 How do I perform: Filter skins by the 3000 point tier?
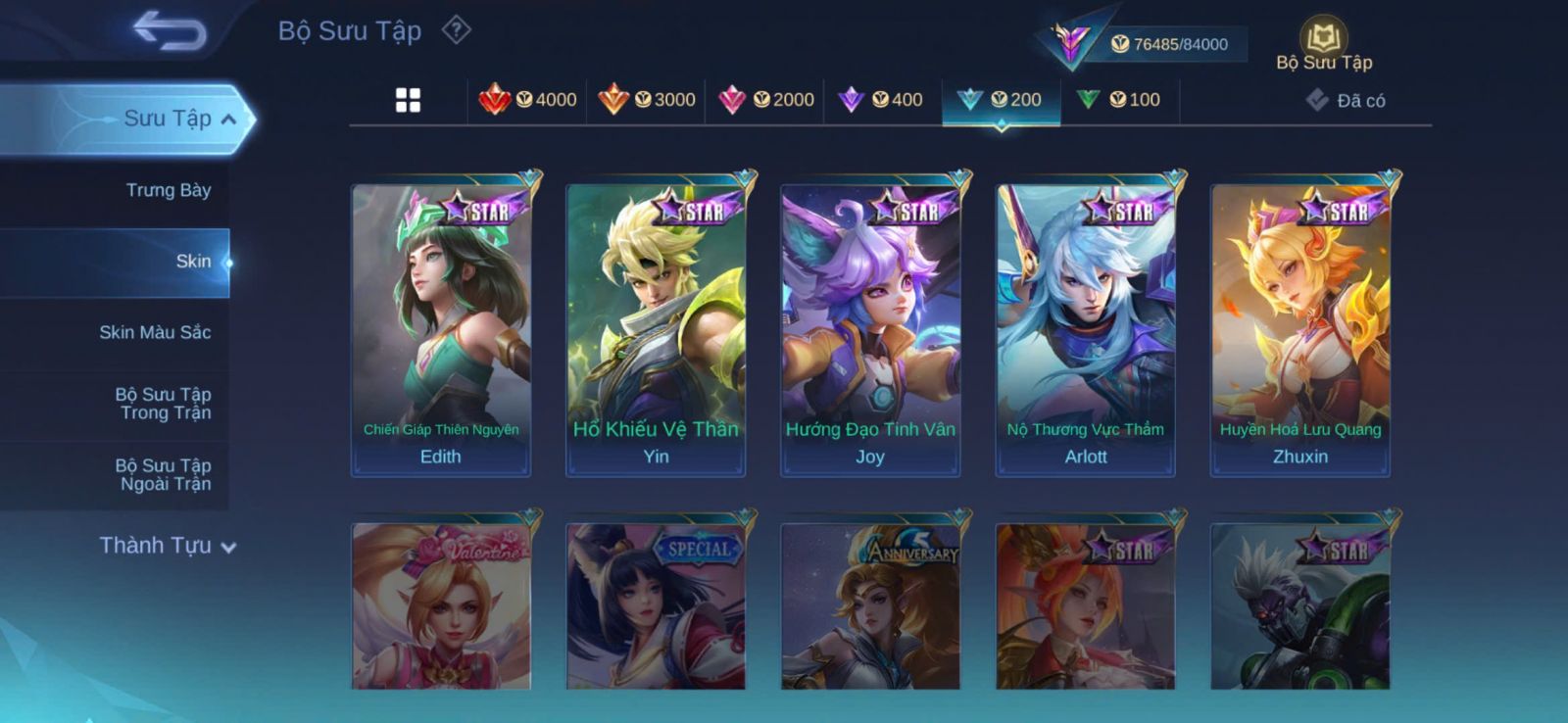pos(646,100)
